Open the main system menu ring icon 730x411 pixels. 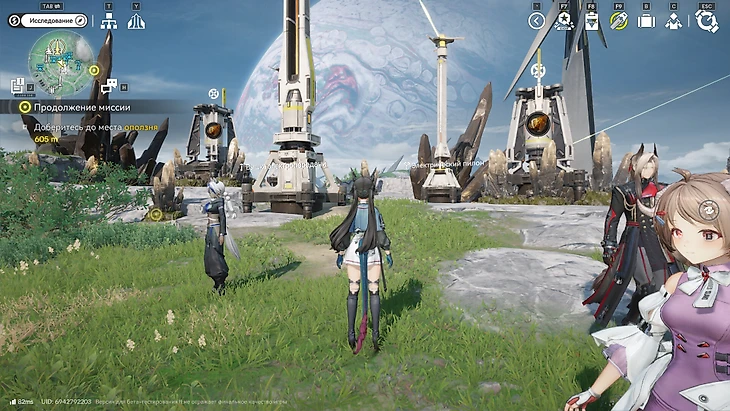coord(707,21)
